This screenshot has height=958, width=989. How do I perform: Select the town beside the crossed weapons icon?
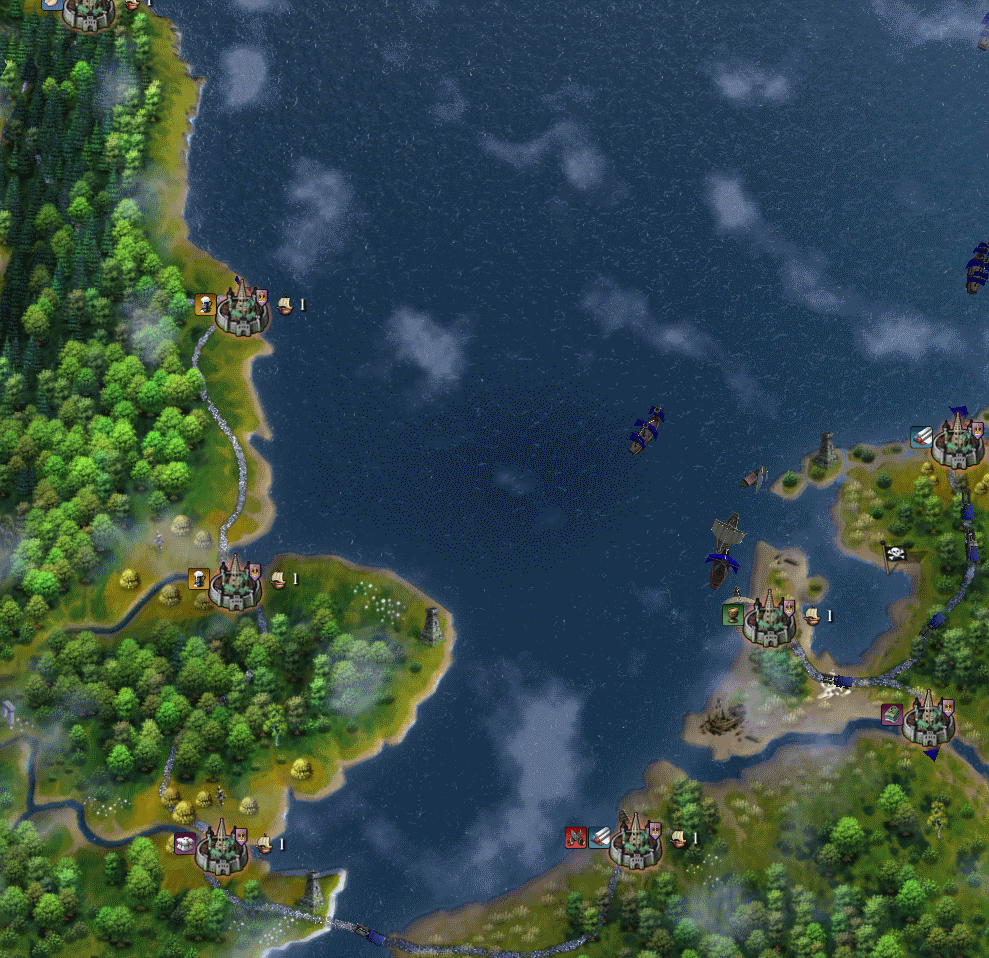point(634,844)
